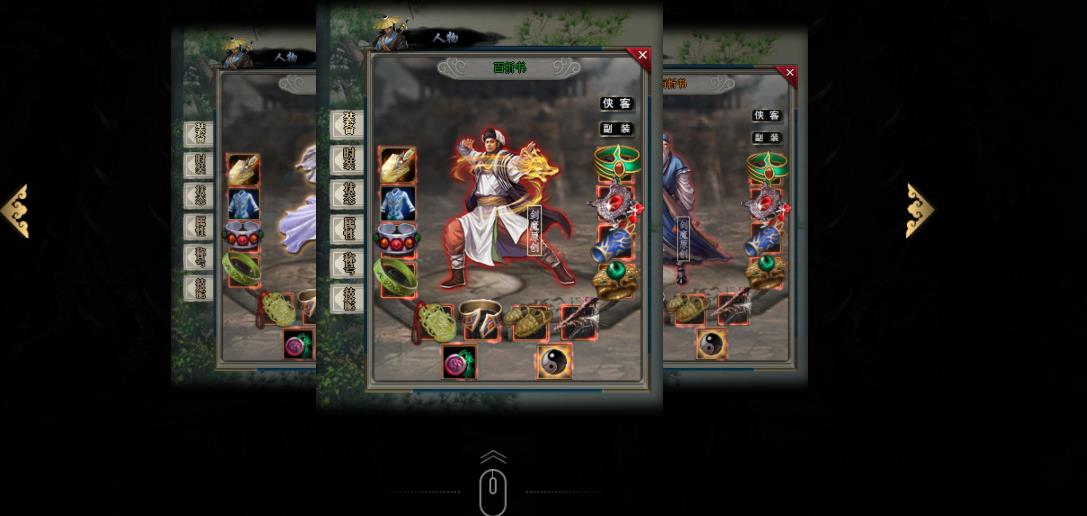Select the purple orb slot in the front panel
The image size is (1087, 516).
[459, 362]
